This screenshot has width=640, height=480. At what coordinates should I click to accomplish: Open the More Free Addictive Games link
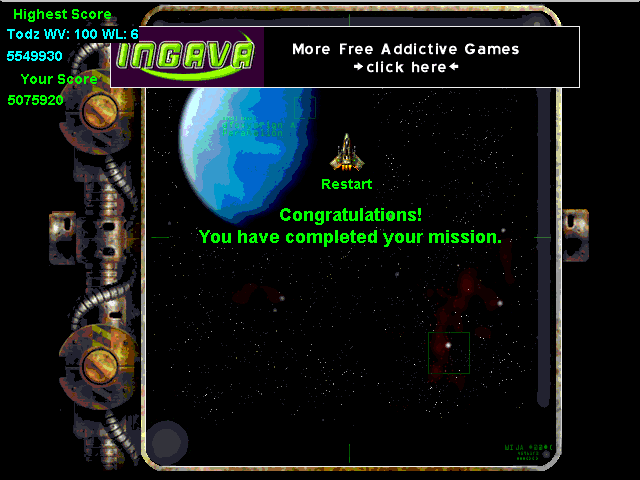tap(405, 58)
